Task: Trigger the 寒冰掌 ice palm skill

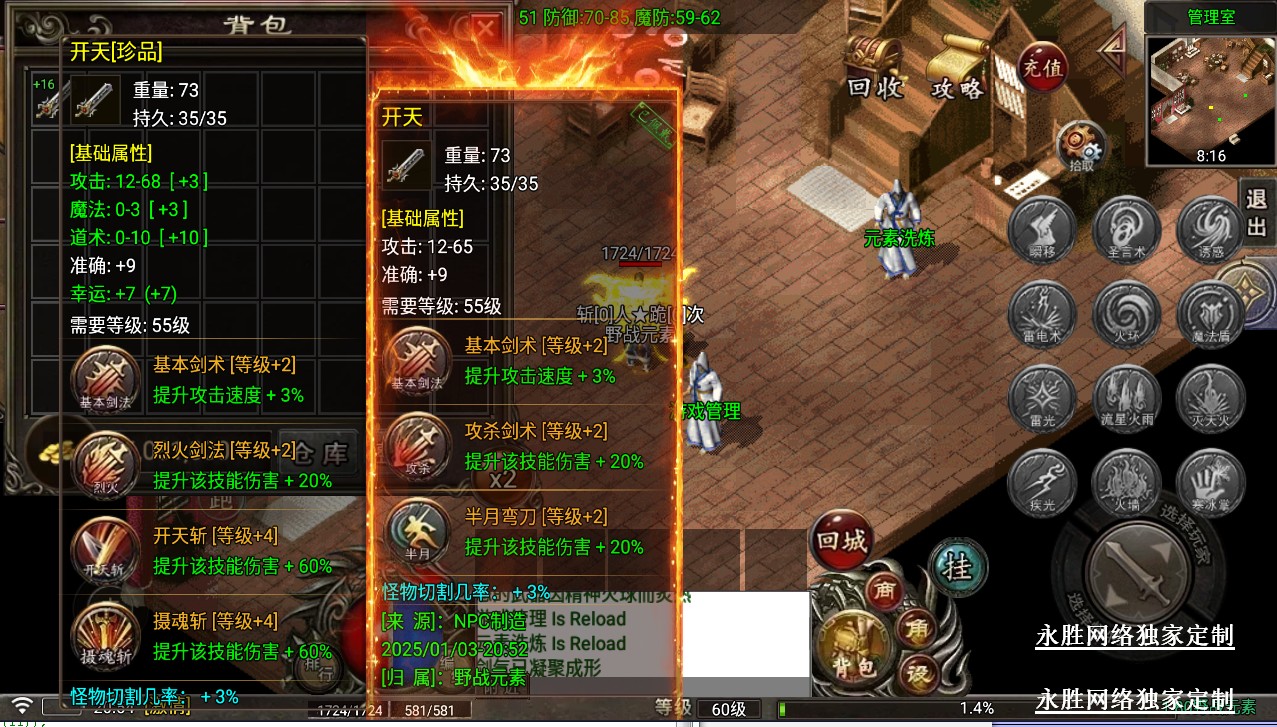Action: pos(1211,483)
